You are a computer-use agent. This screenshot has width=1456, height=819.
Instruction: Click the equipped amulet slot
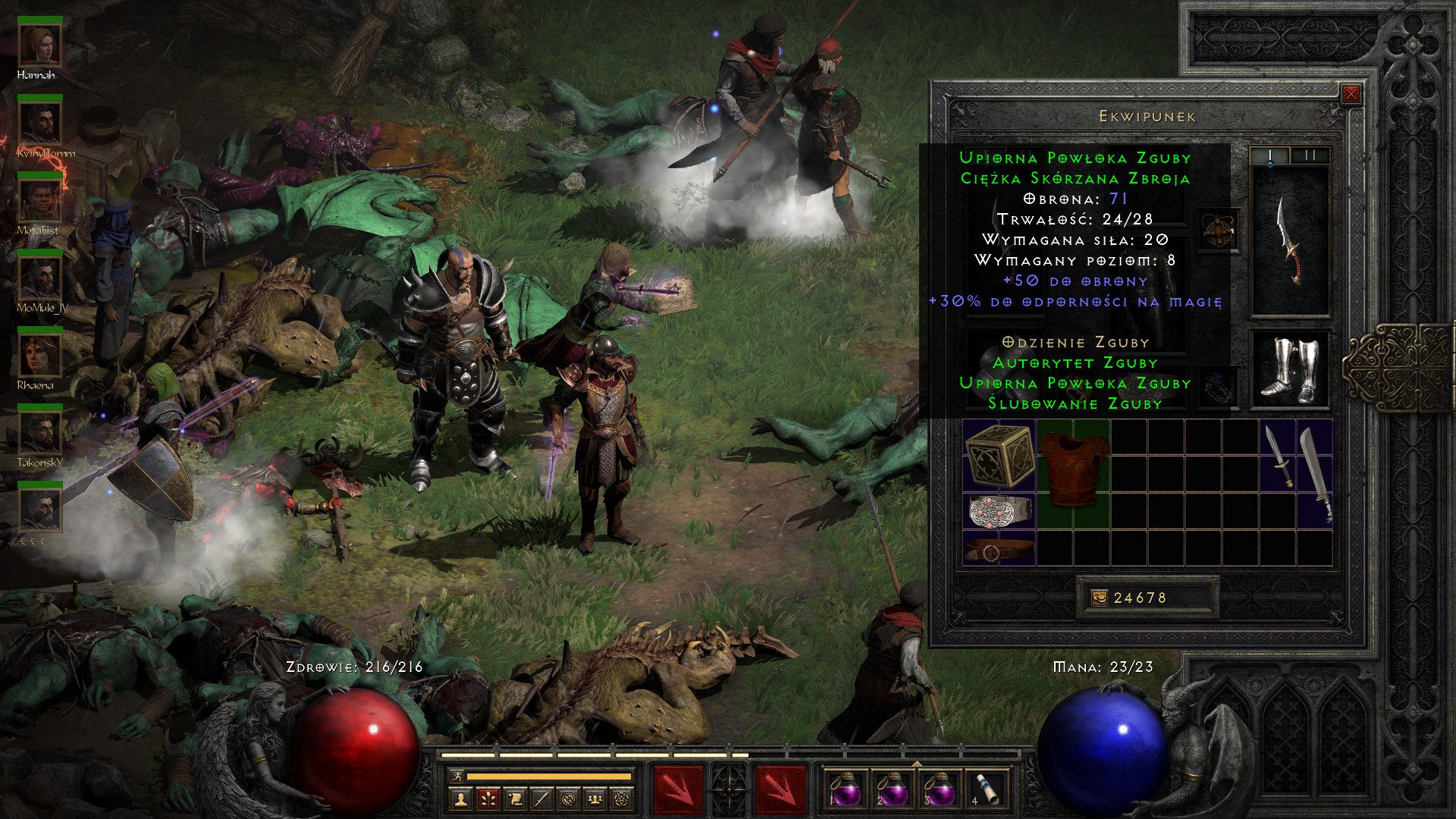[1218, 231]
